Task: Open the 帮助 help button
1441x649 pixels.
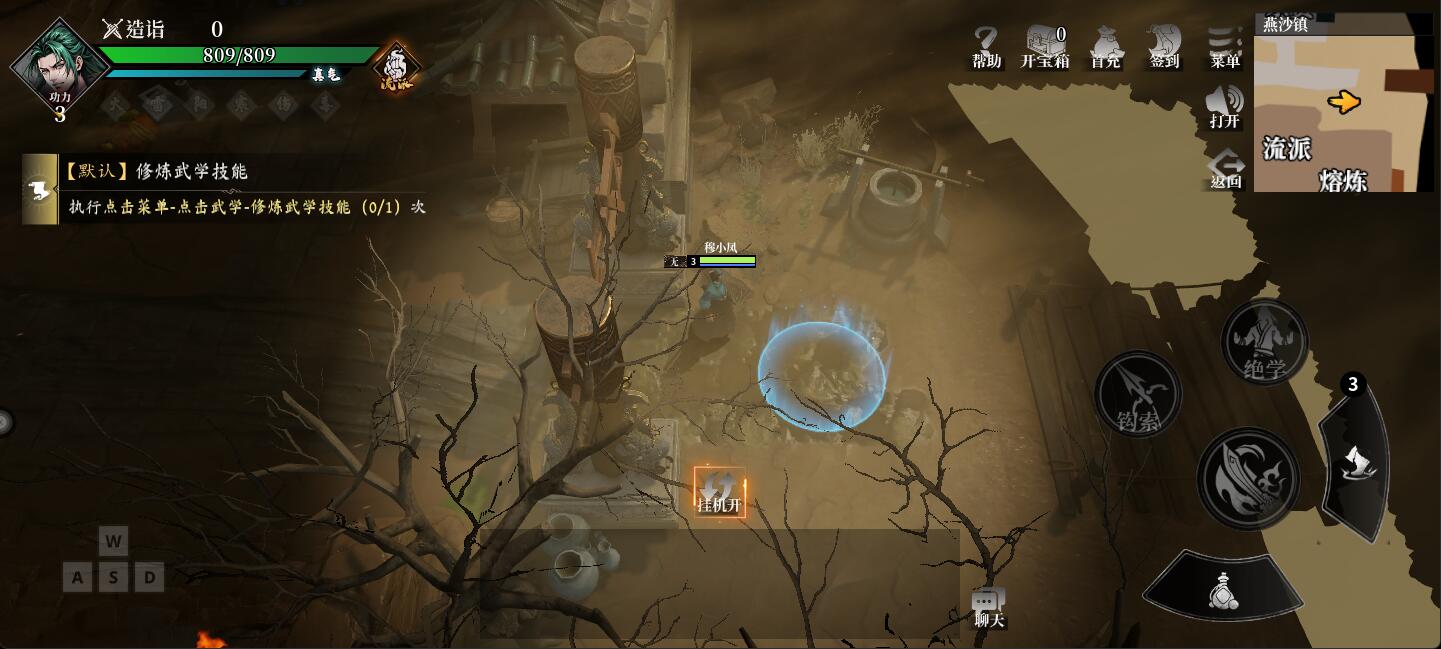Action: [986, 47]
